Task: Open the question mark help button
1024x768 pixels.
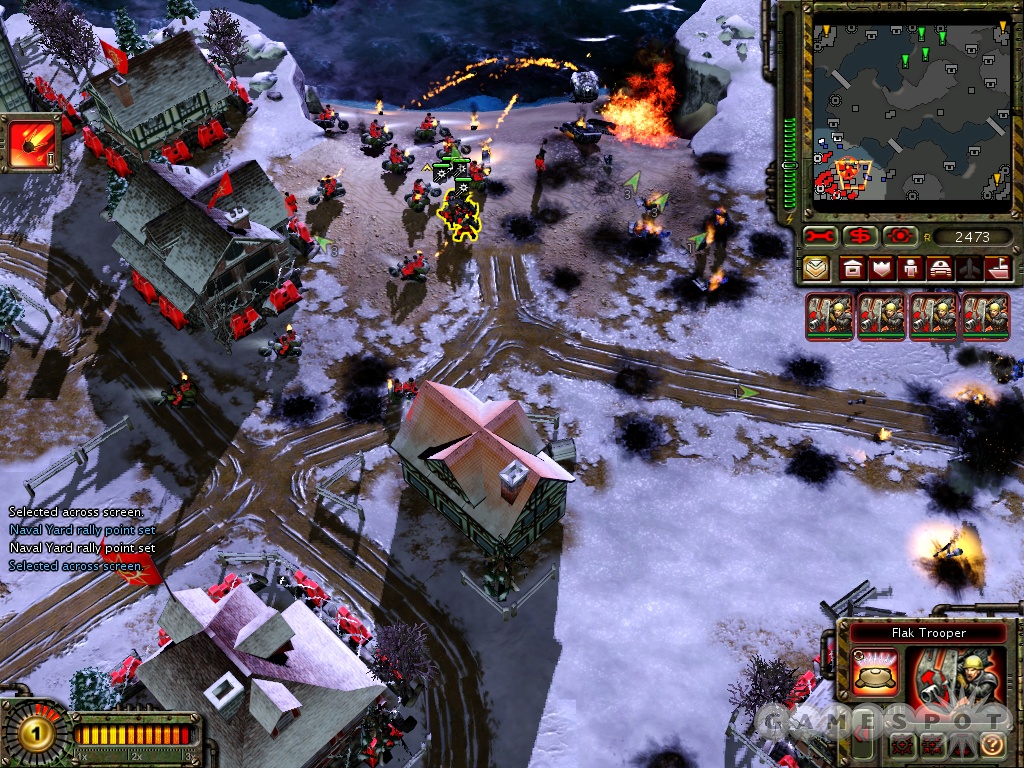Action: tap(992, 744)
